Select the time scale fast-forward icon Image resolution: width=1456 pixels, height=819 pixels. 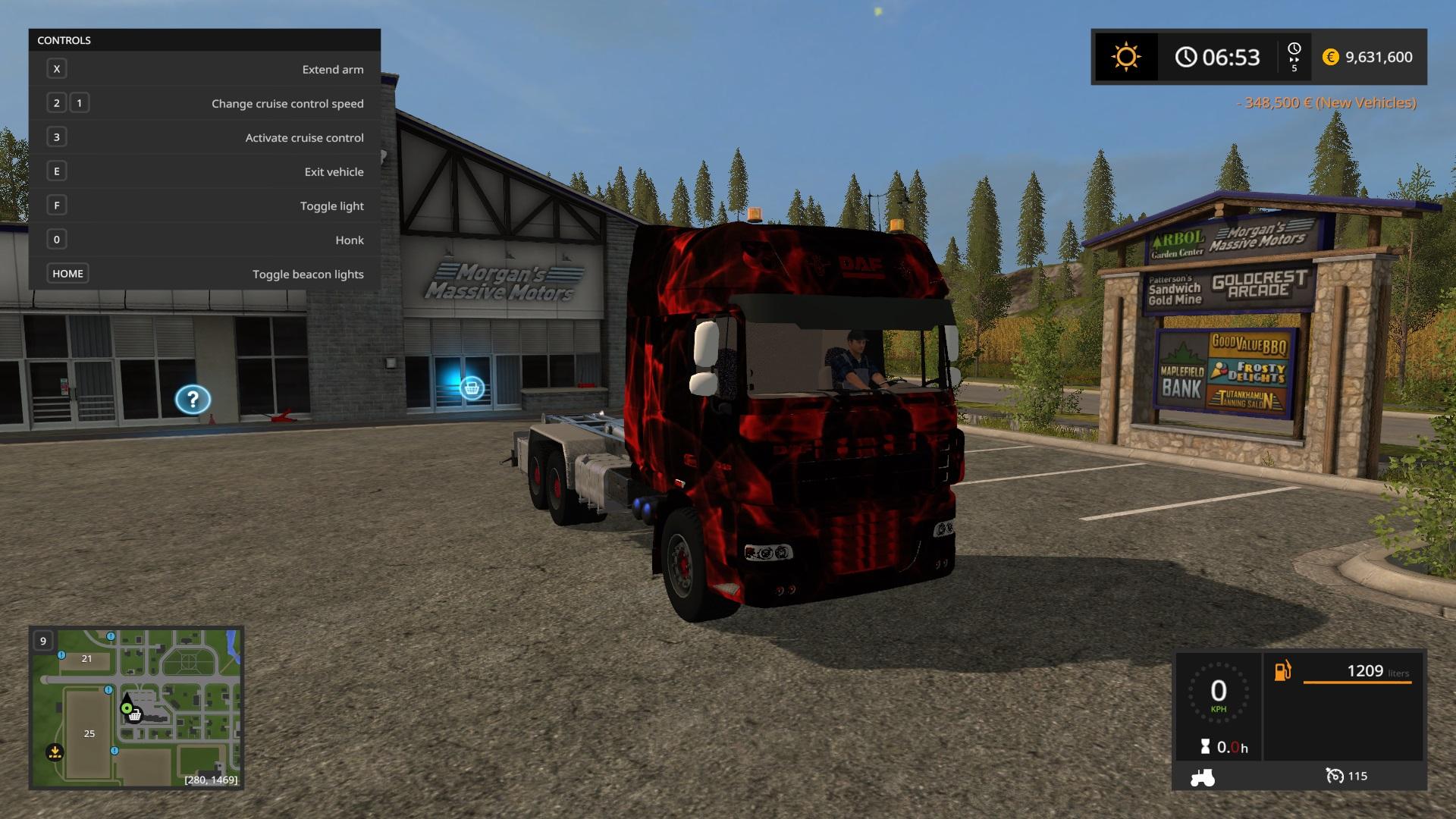(x=1294, y=58)
